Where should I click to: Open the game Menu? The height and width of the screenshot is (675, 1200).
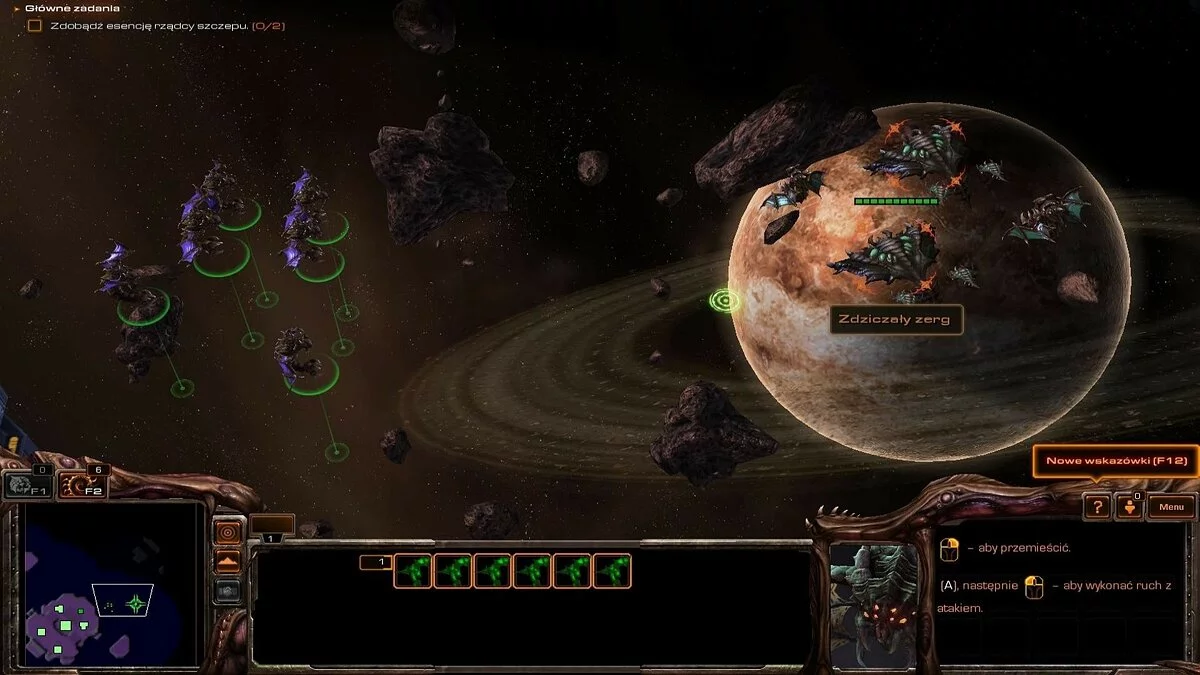[x=1171, y=507]
